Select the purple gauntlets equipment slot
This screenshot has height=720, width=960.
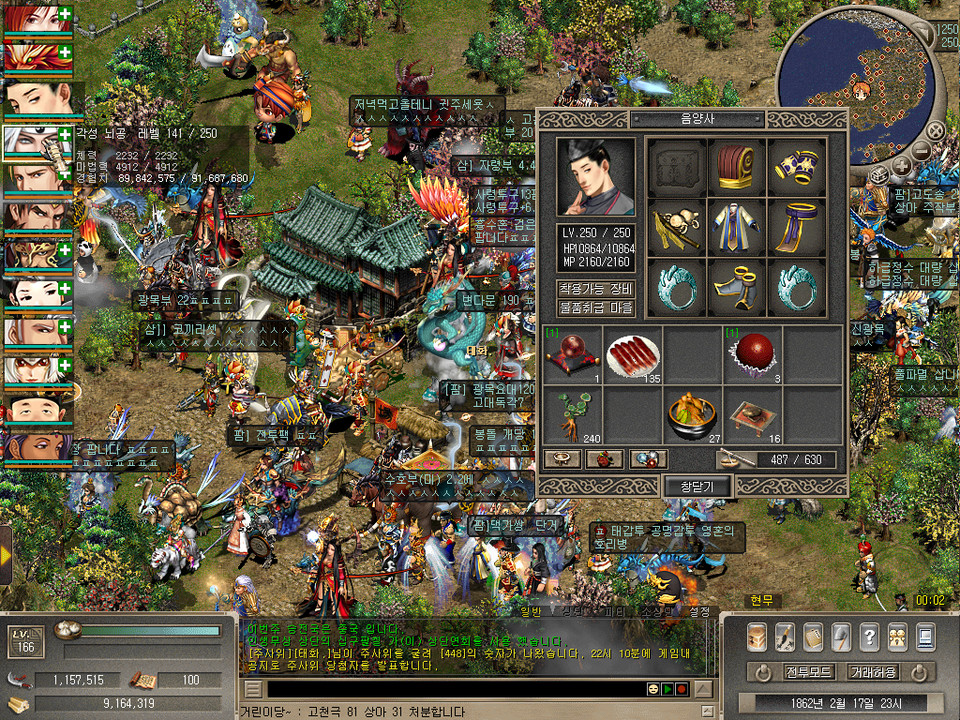797,168
